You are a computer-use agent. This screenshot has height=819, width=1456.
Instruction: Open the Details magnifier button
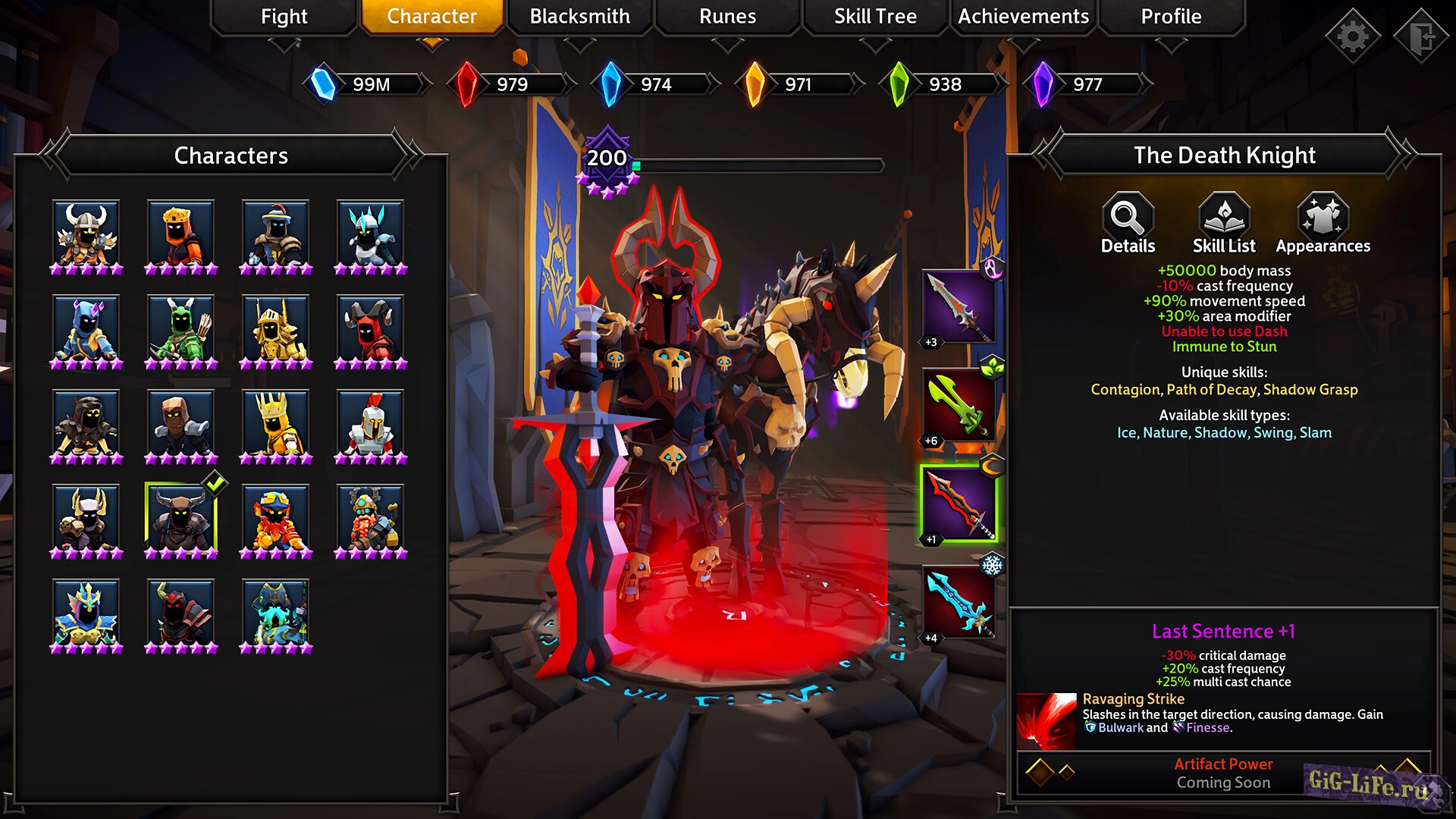1128,224
